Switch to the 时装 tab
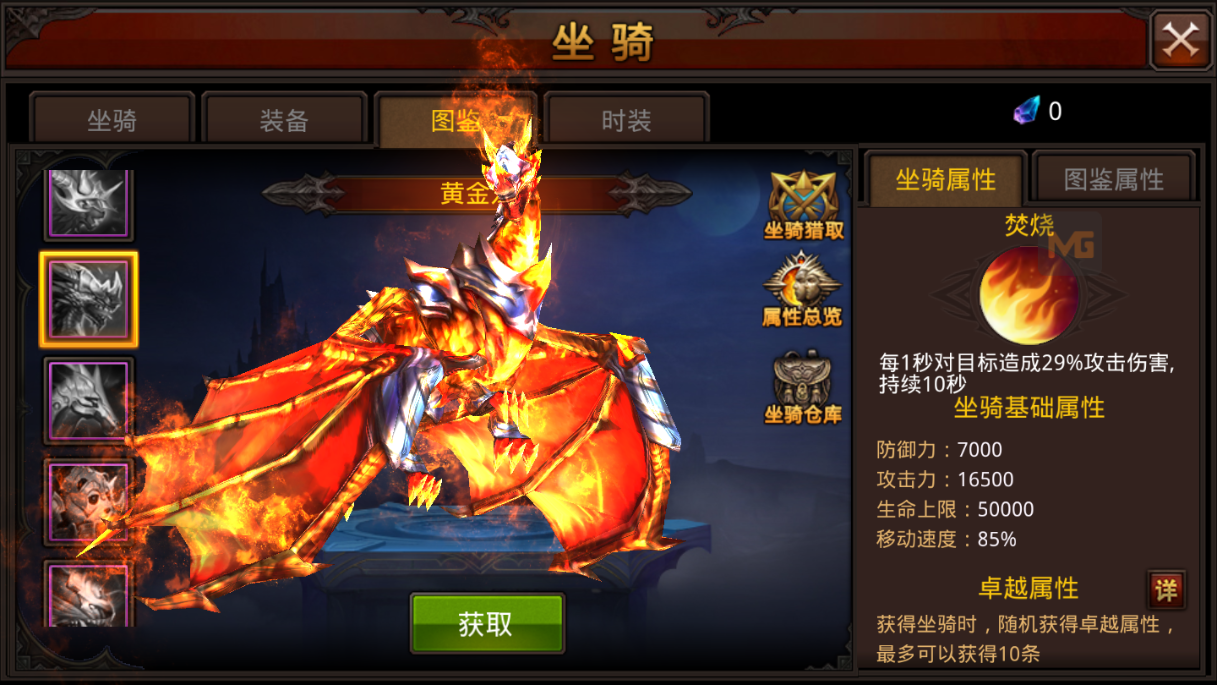1217x685 pixels. coord(627,120)
